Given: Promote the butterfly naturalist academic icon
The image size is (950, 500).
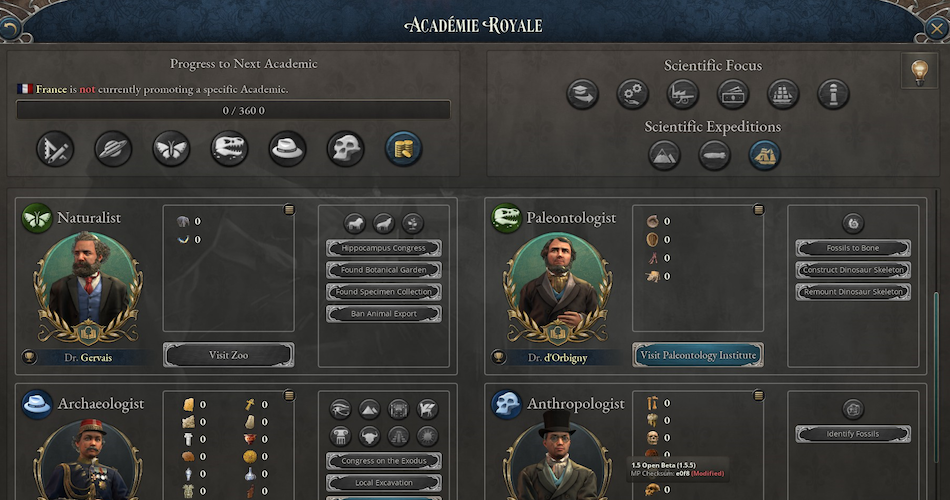Looking at the screenshot, I should [x=171, y=149].
